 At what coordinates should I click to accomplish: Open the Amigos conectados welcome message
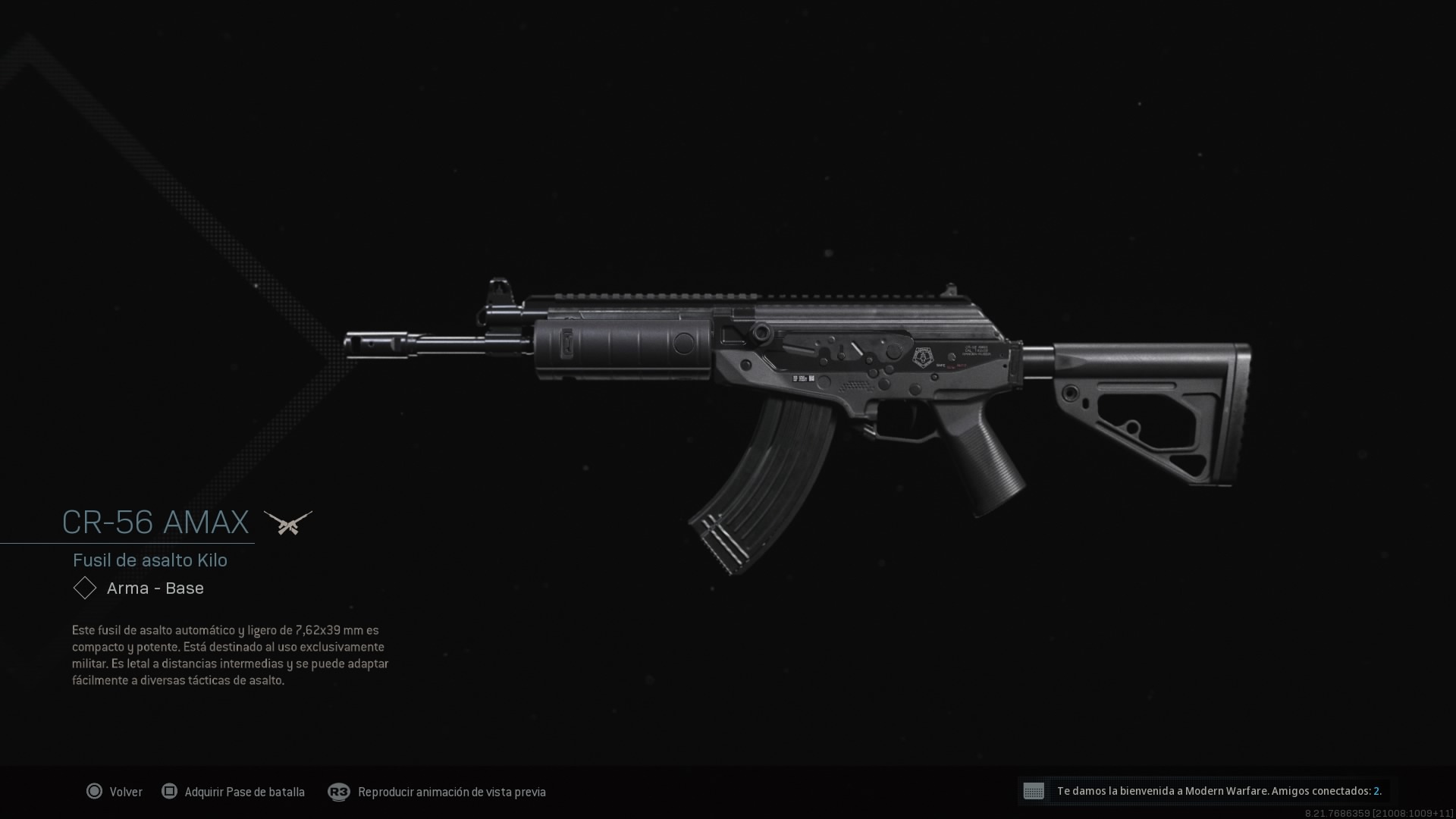[x=1207, y=791]
